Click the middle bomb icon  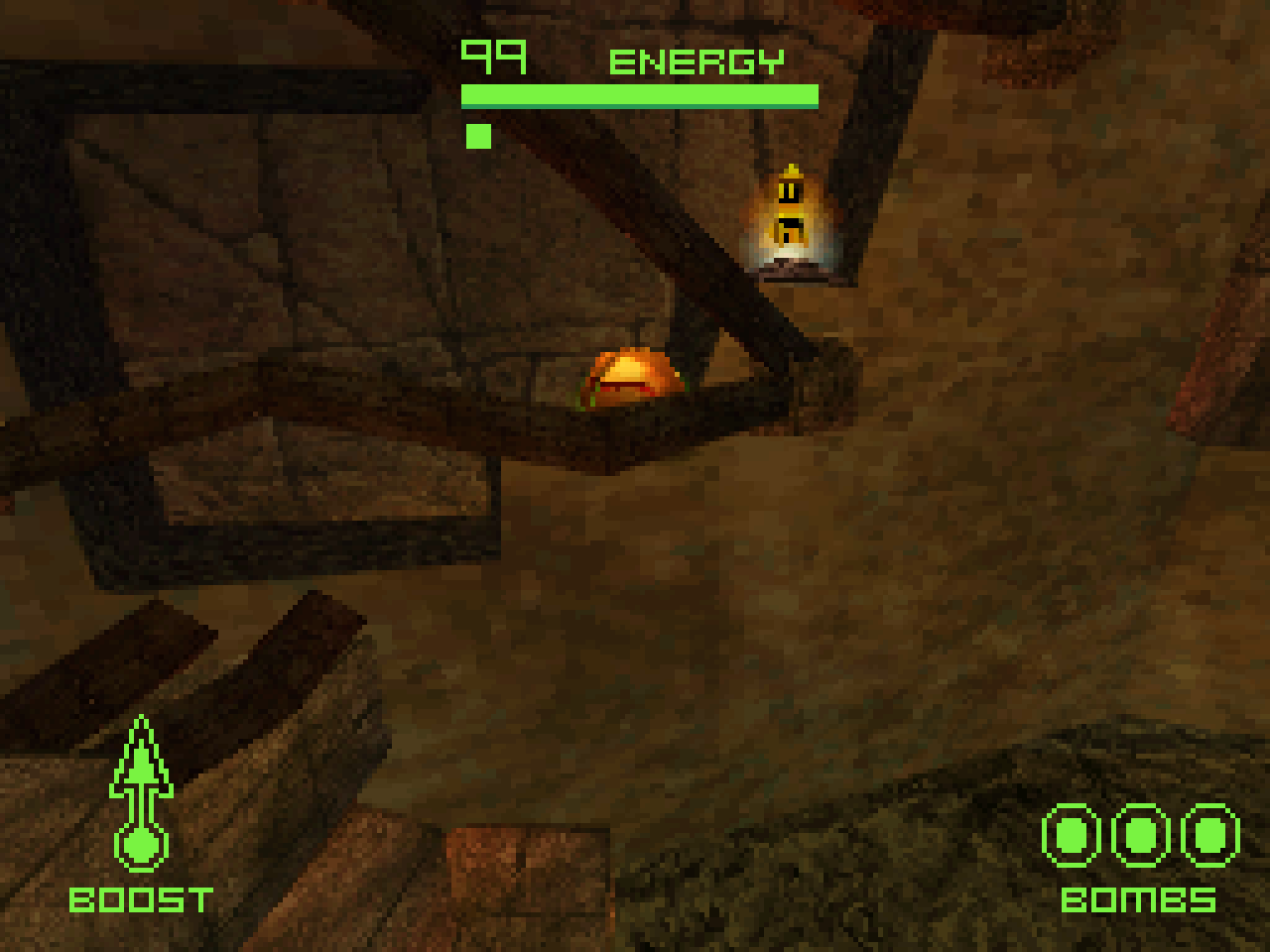[1139, 834]
